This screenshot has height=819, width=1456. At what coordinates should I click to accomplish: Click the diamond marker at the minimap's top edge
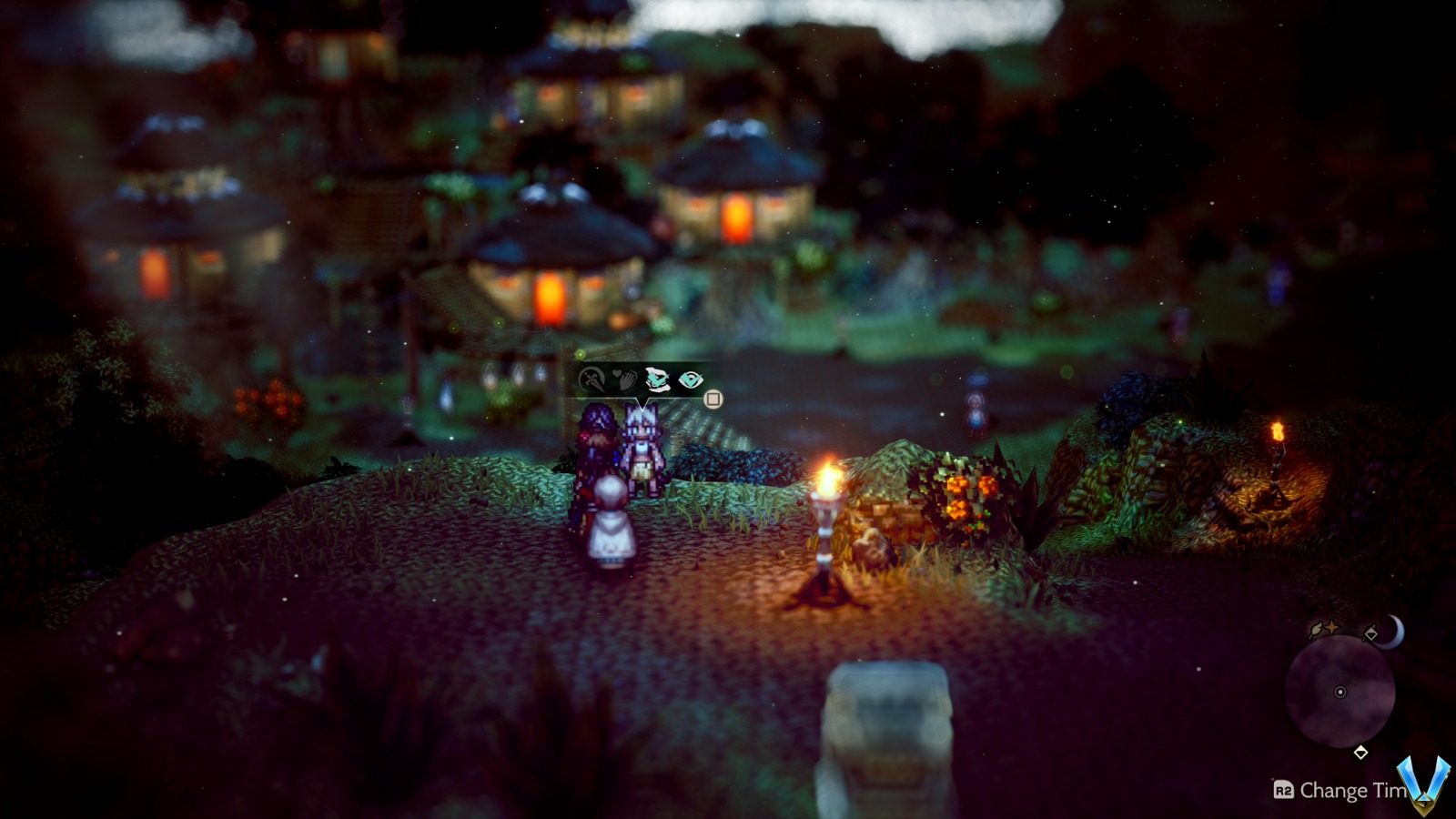[x=1371, y=634]
